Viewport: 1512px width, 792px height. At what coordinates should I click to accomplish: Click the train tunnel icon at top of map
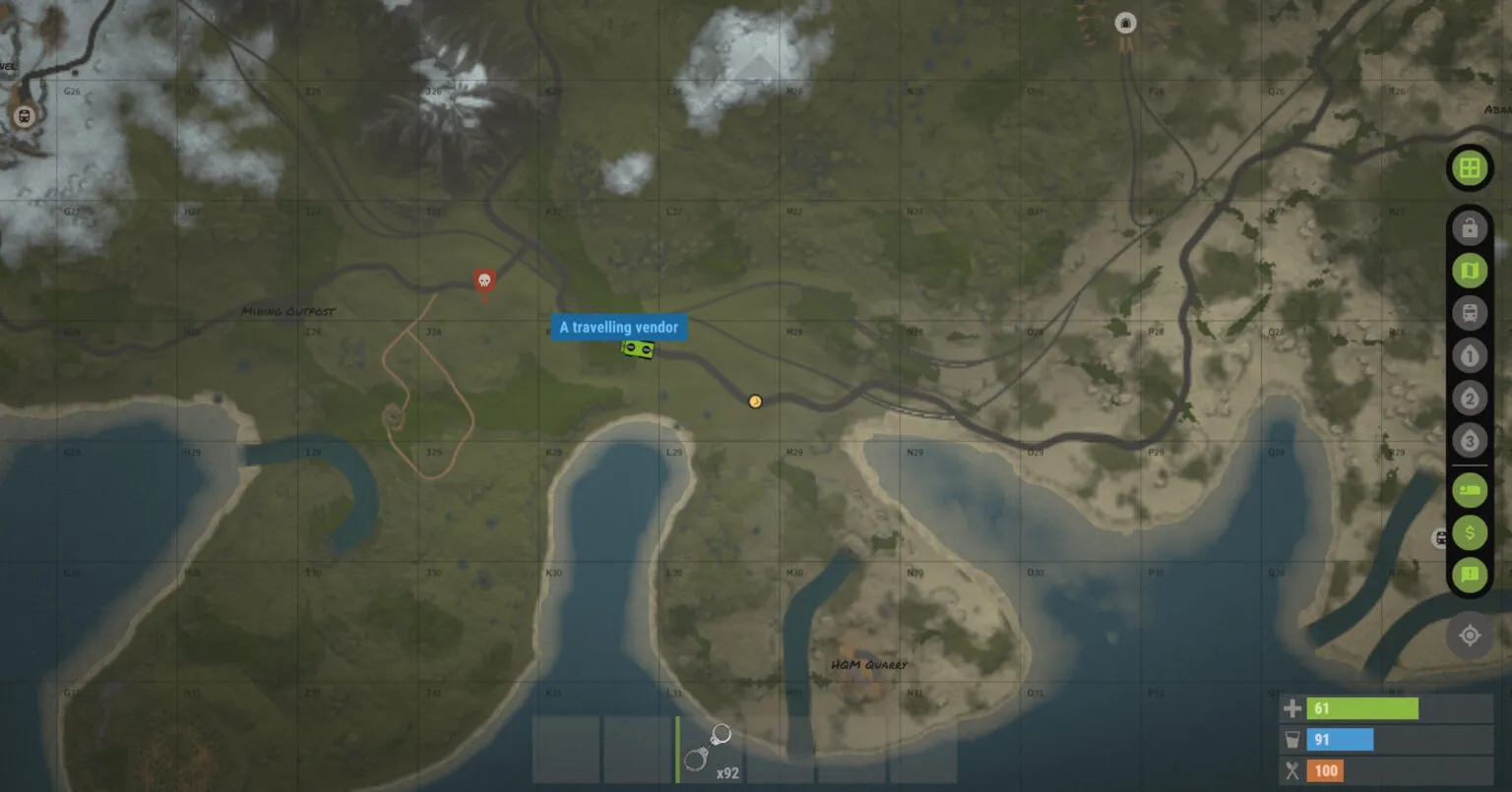(x=1124, y=23)
